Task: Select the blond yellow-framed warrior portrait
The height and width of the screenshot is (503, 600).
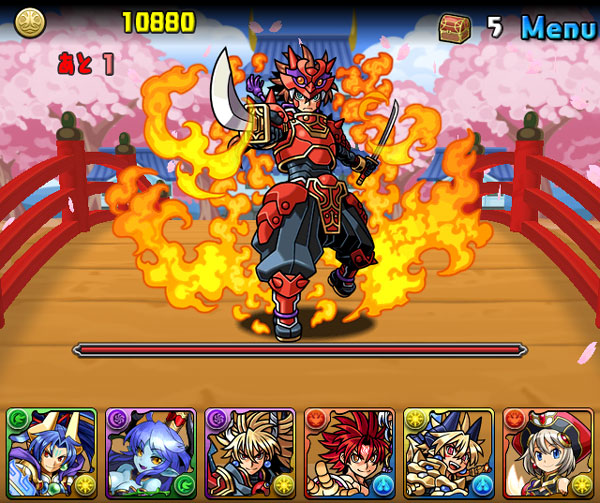Action: point(448,453)
